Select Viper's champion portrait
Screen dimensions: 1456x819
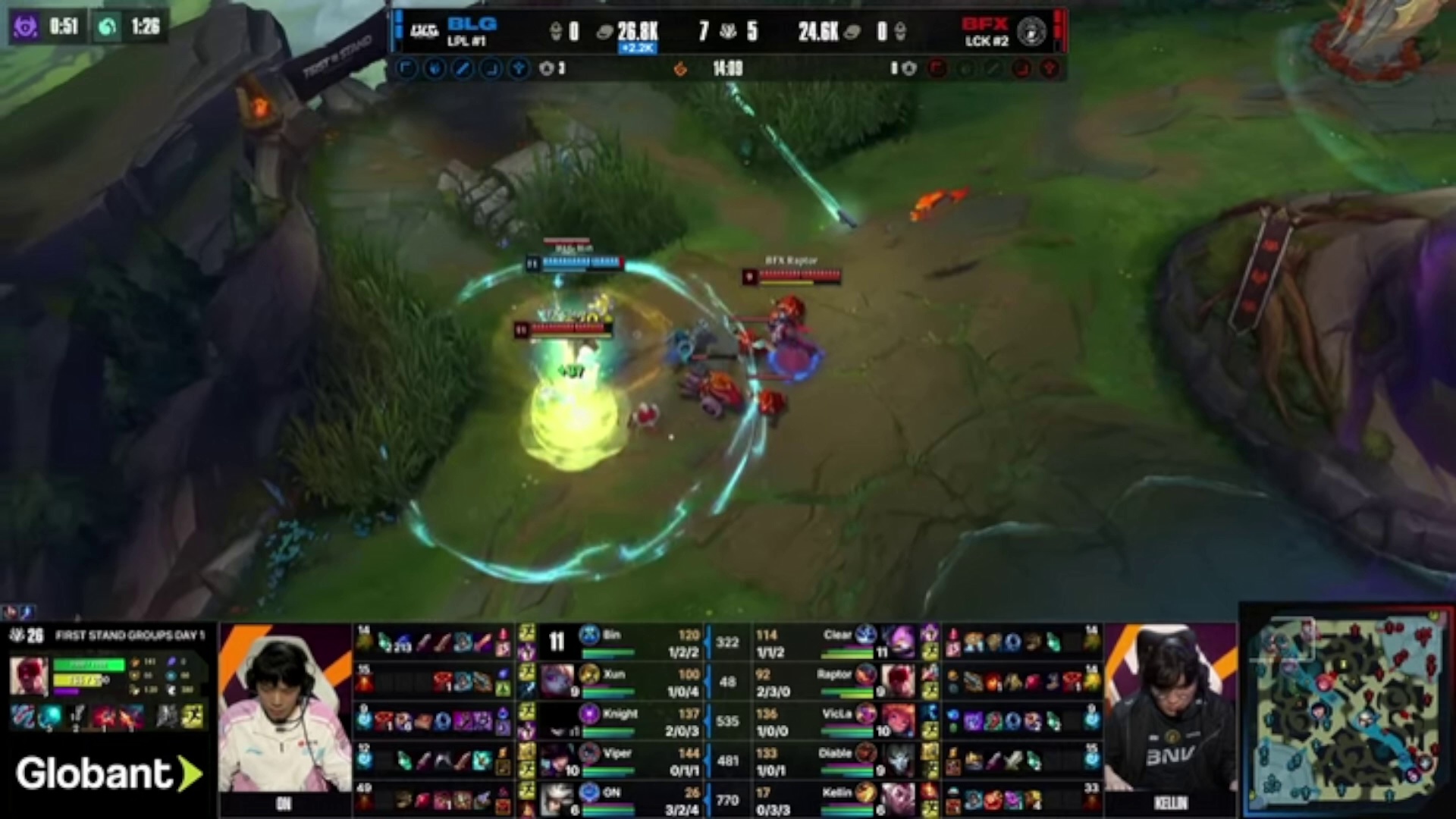pyautogui.click(x=557, y=759)
